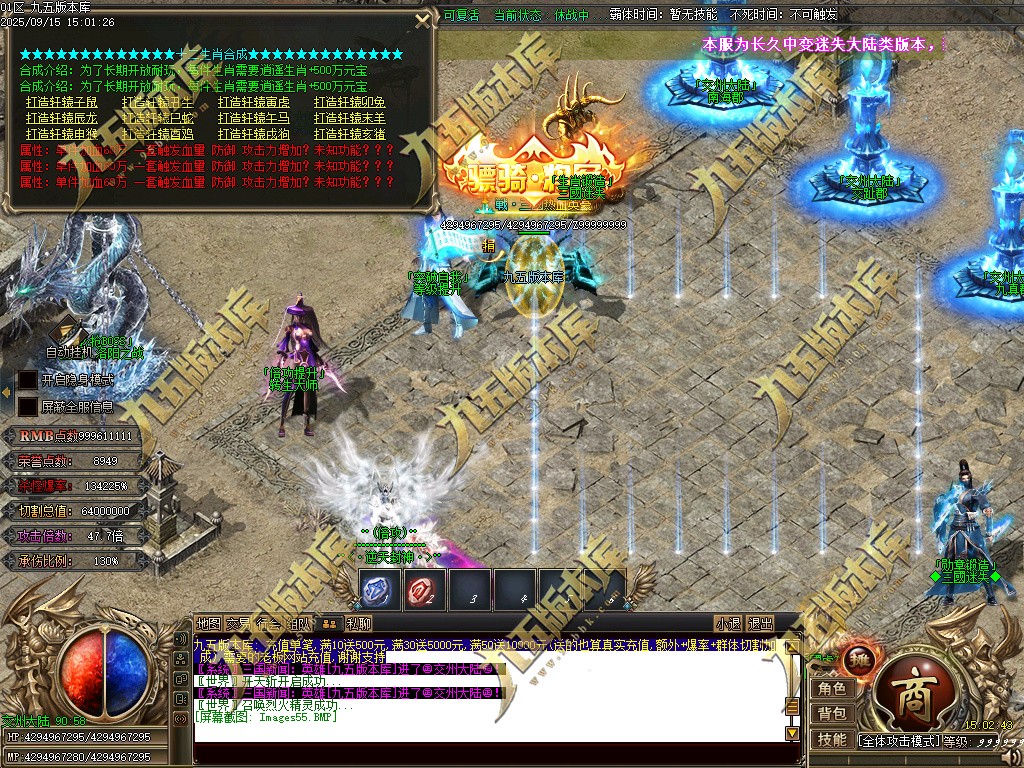Open the 技能 skills panel

832,740
